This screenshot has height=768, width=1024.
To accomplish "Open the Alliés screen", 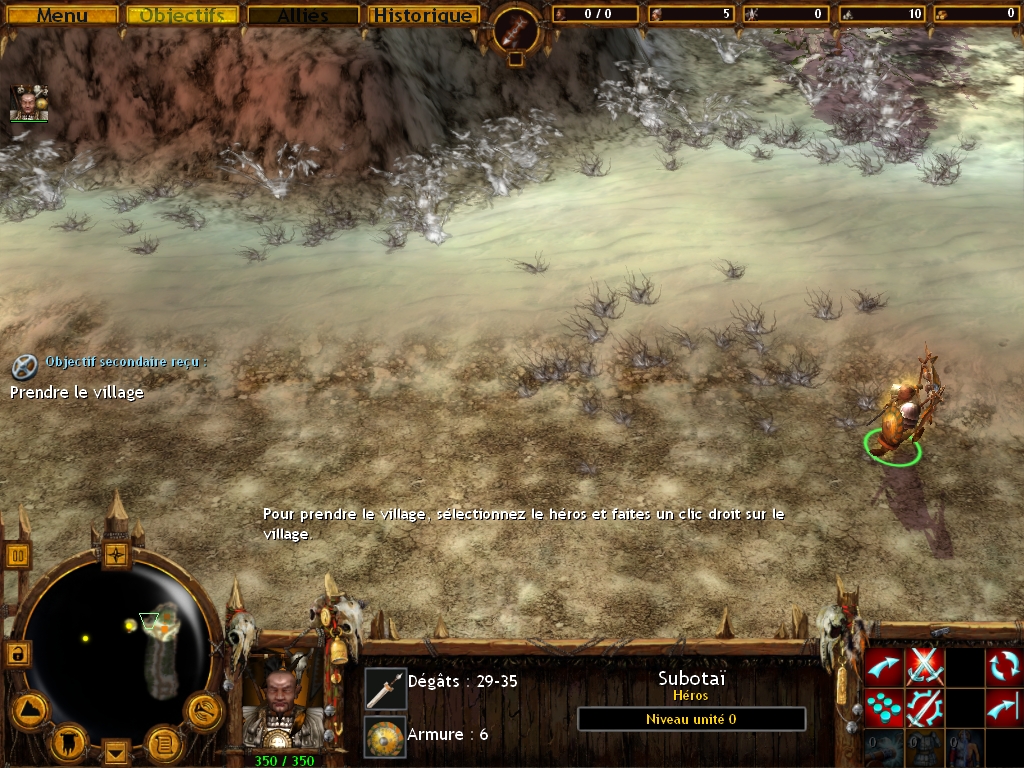I will 302,15.
